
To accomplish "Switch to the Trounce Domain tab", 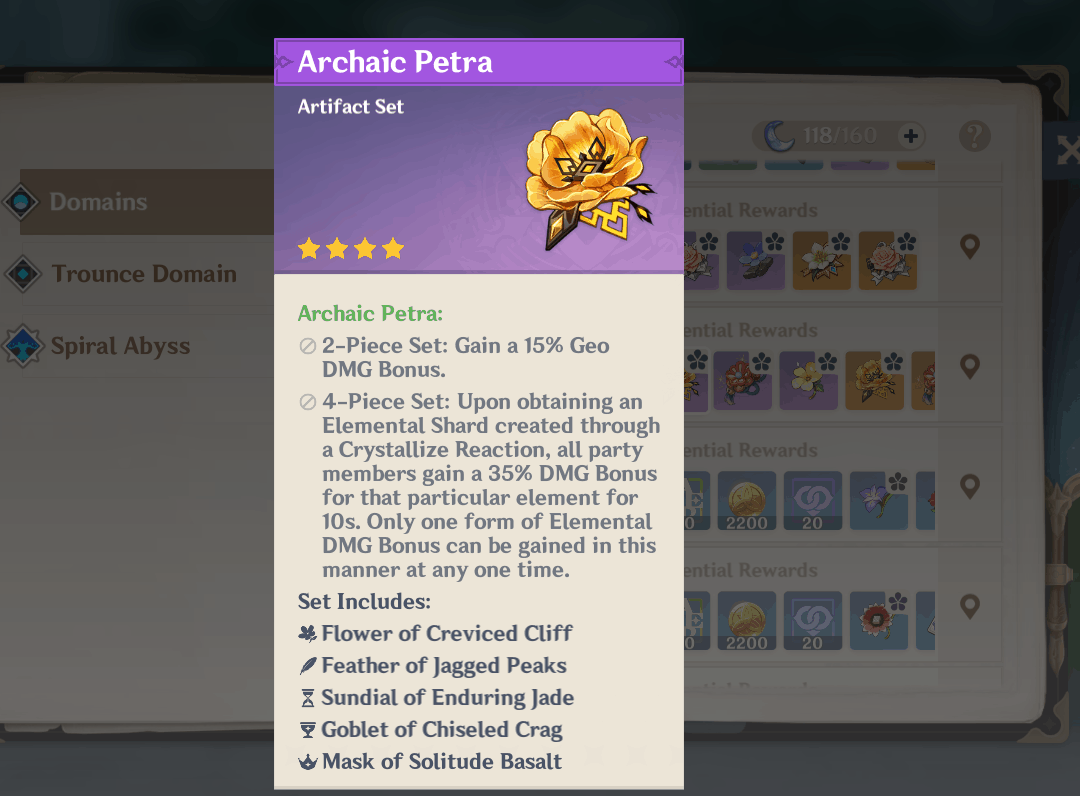I will click(143, 274).
